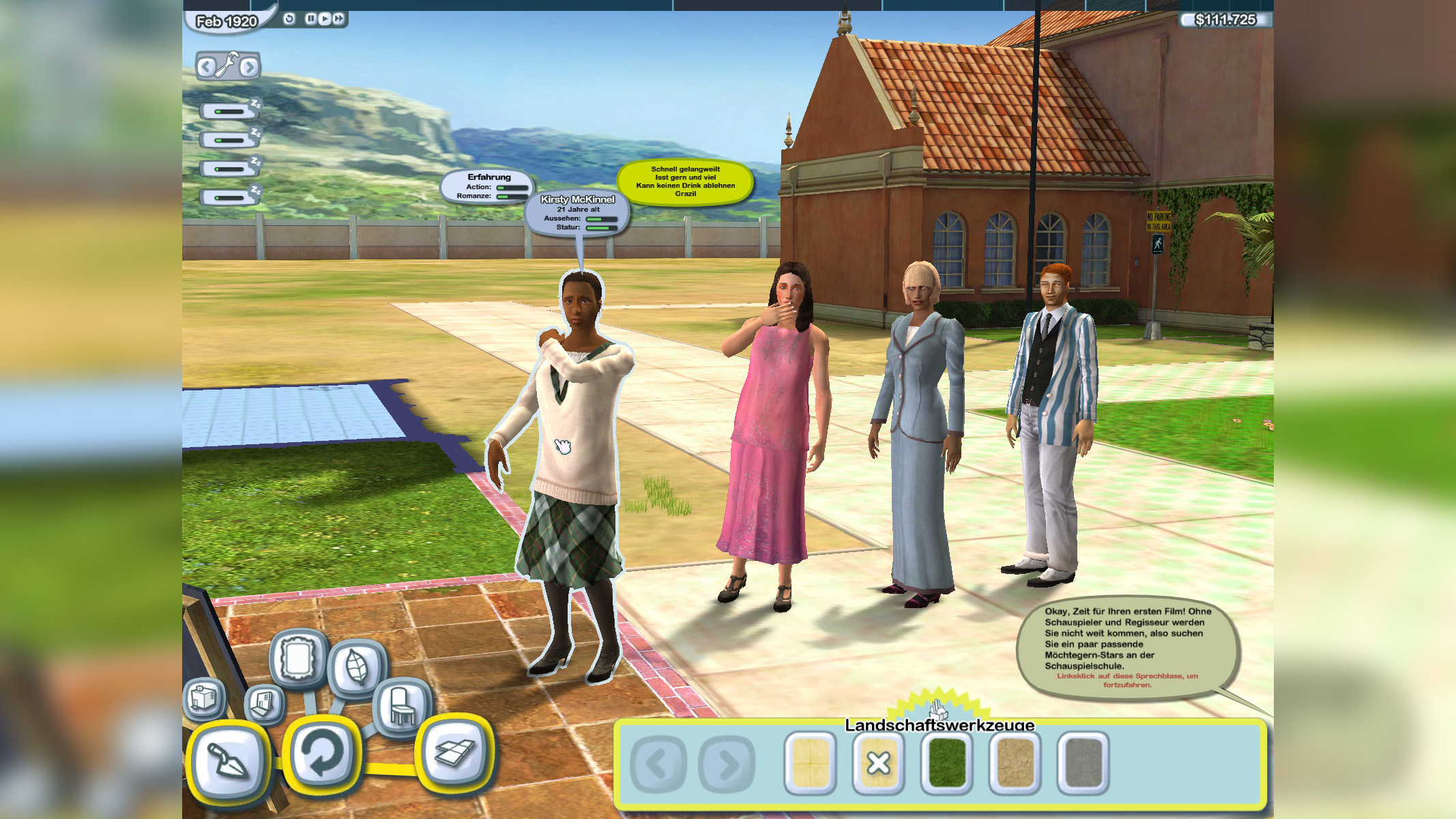Select the building cutaway room icon
This screenshot has height=819, width=1456.
click(264, 703)
